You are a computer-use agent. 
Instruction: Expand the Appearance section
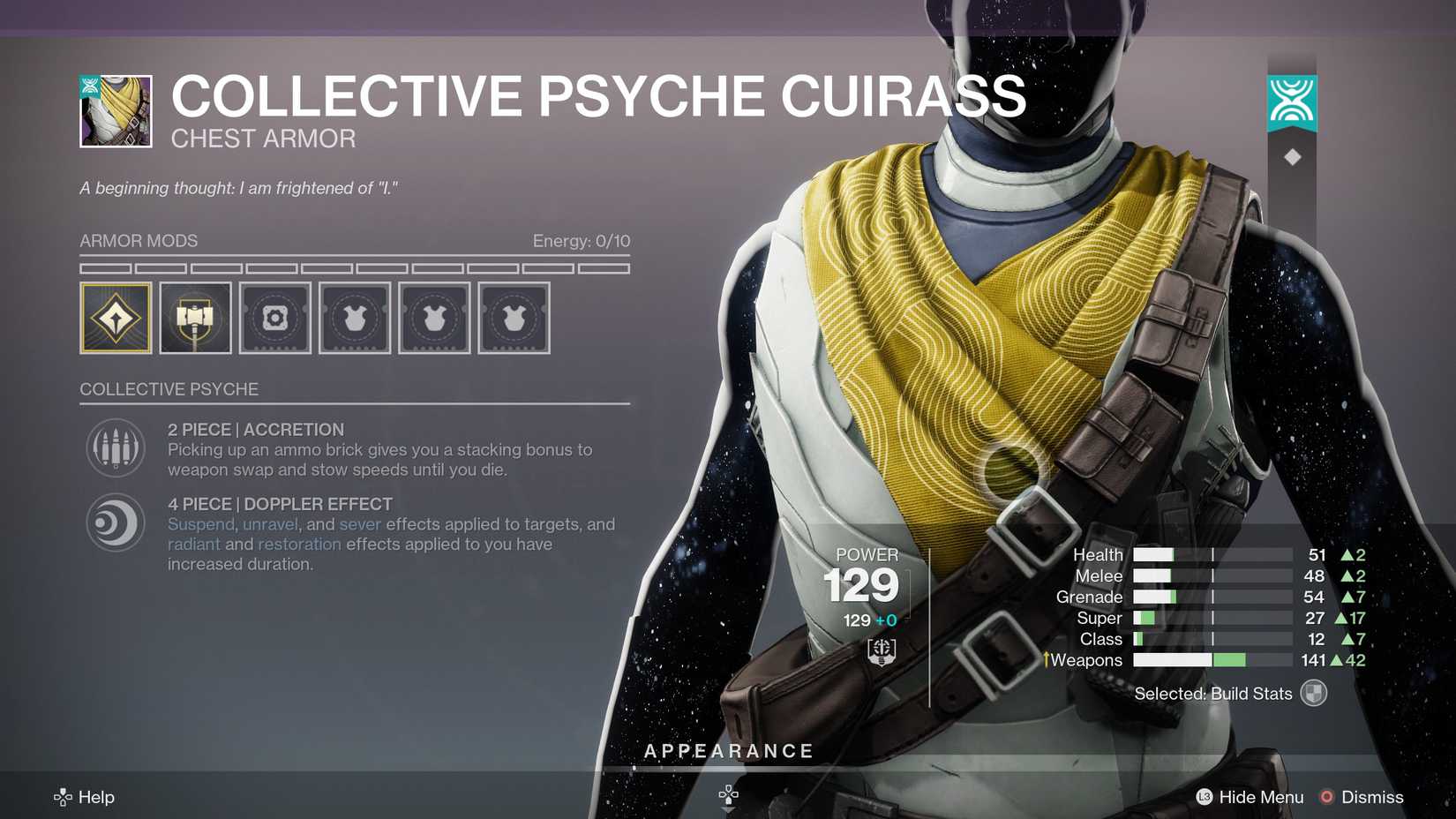730,751
